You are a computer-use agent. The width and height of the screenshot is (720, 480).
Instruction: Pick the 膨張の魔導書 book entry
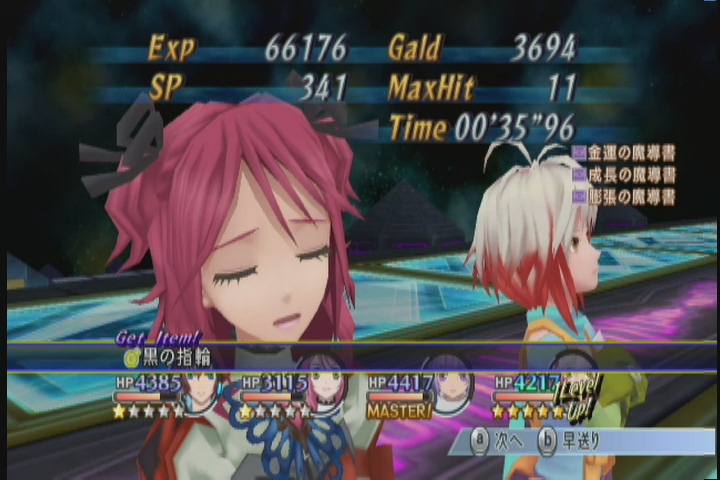point(624,196)
